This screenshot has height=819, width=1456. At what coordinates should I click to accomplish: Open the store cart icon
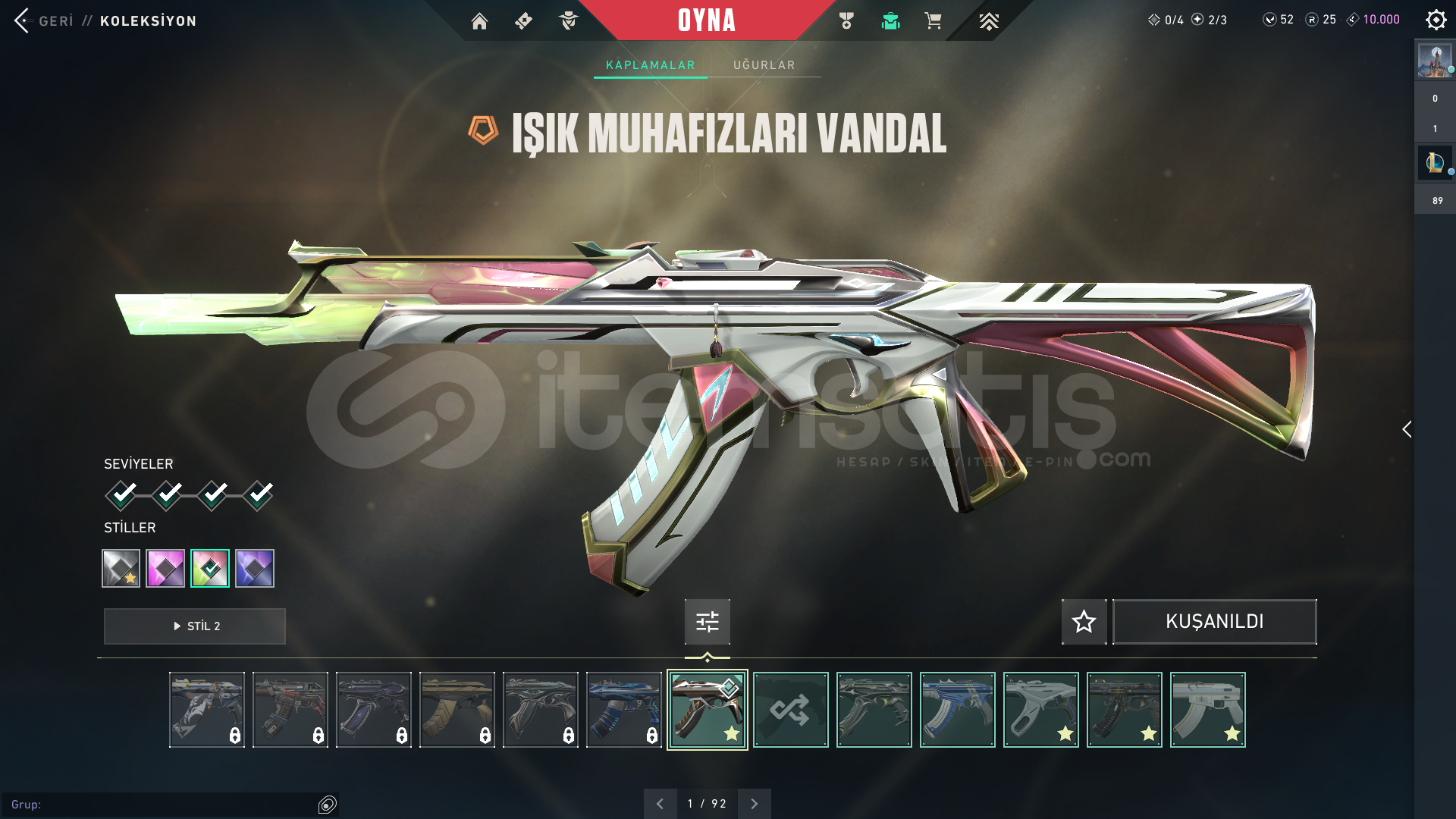[x=933, y=21]
